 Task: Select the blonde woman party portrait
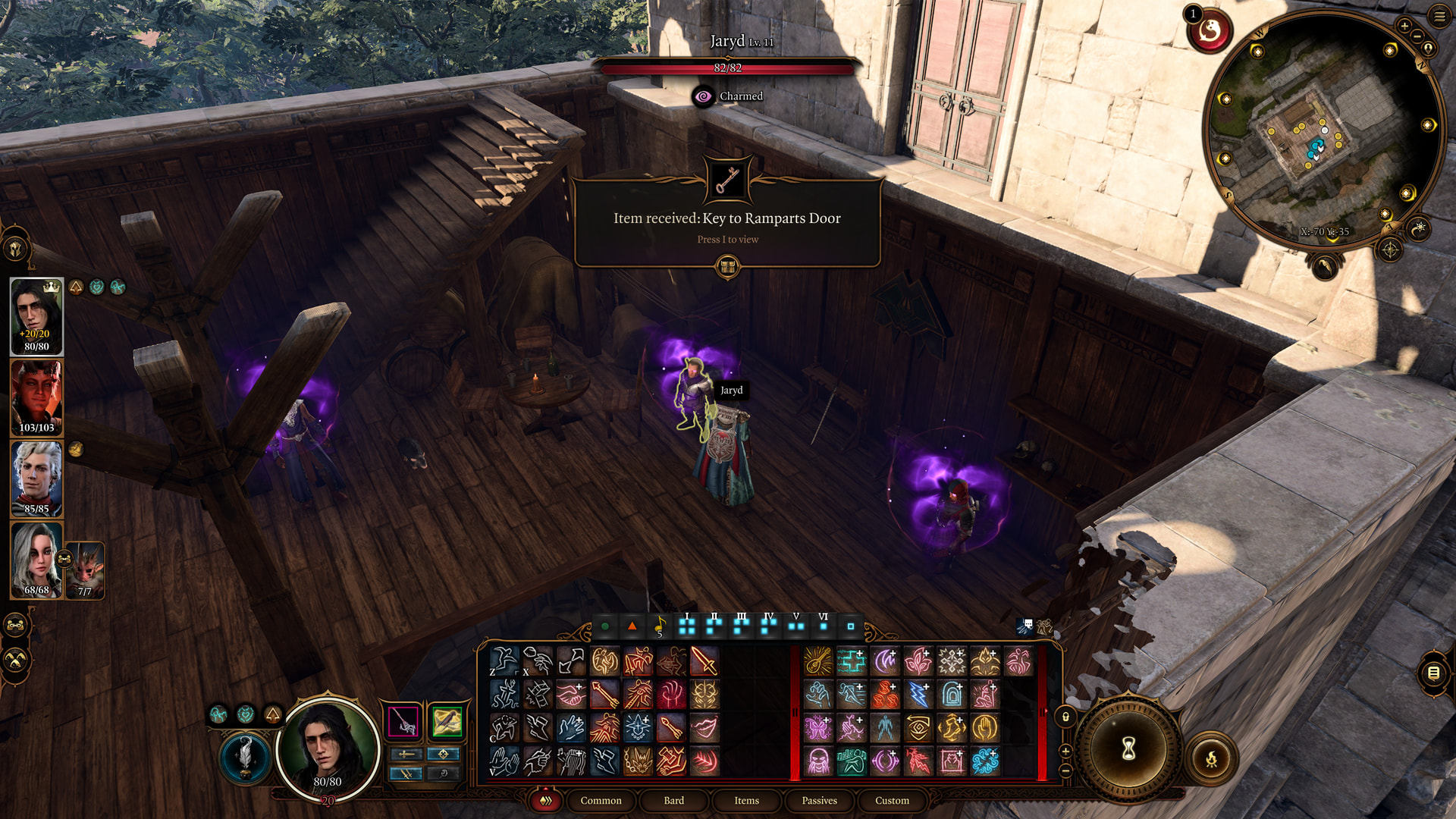(36, 560)
